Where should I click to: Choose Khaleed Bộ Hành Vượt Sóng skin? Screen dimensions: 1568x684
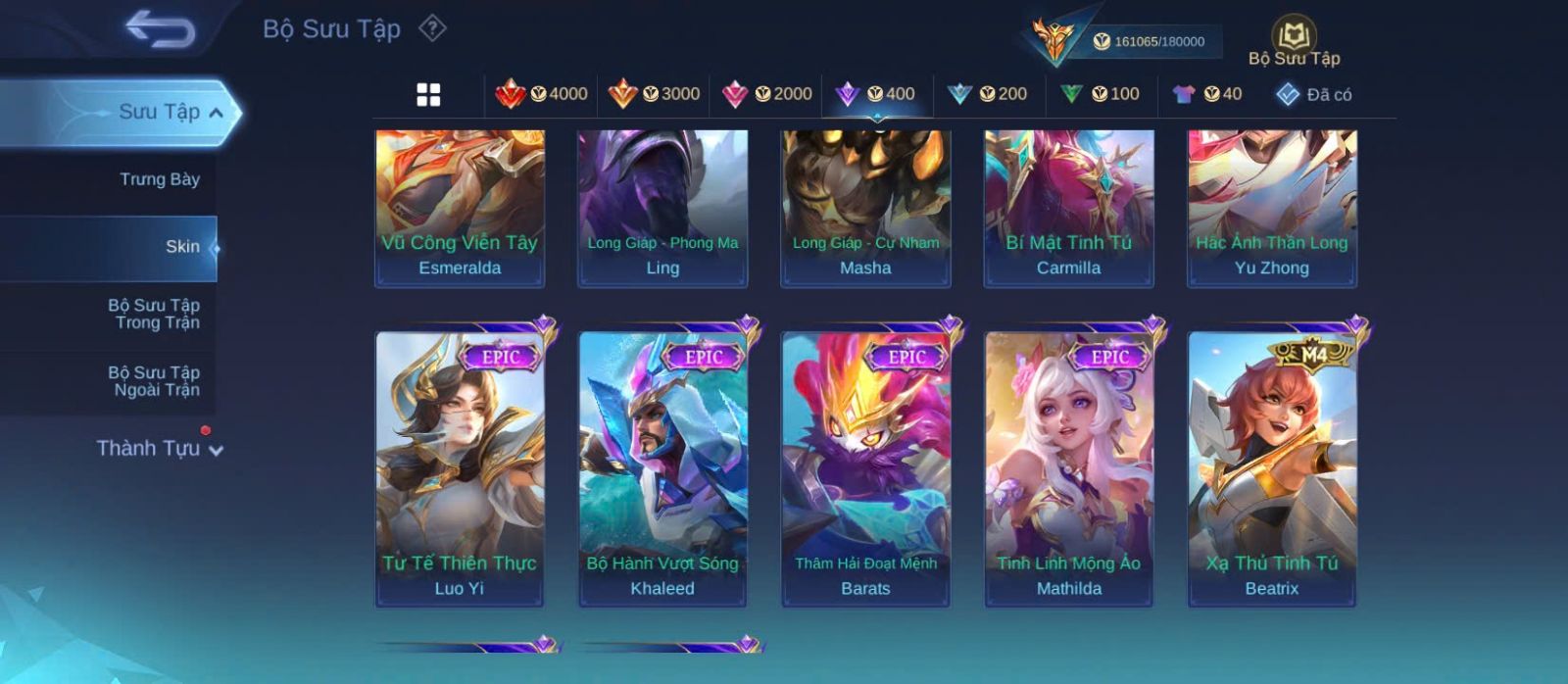(x=662, y=466)
